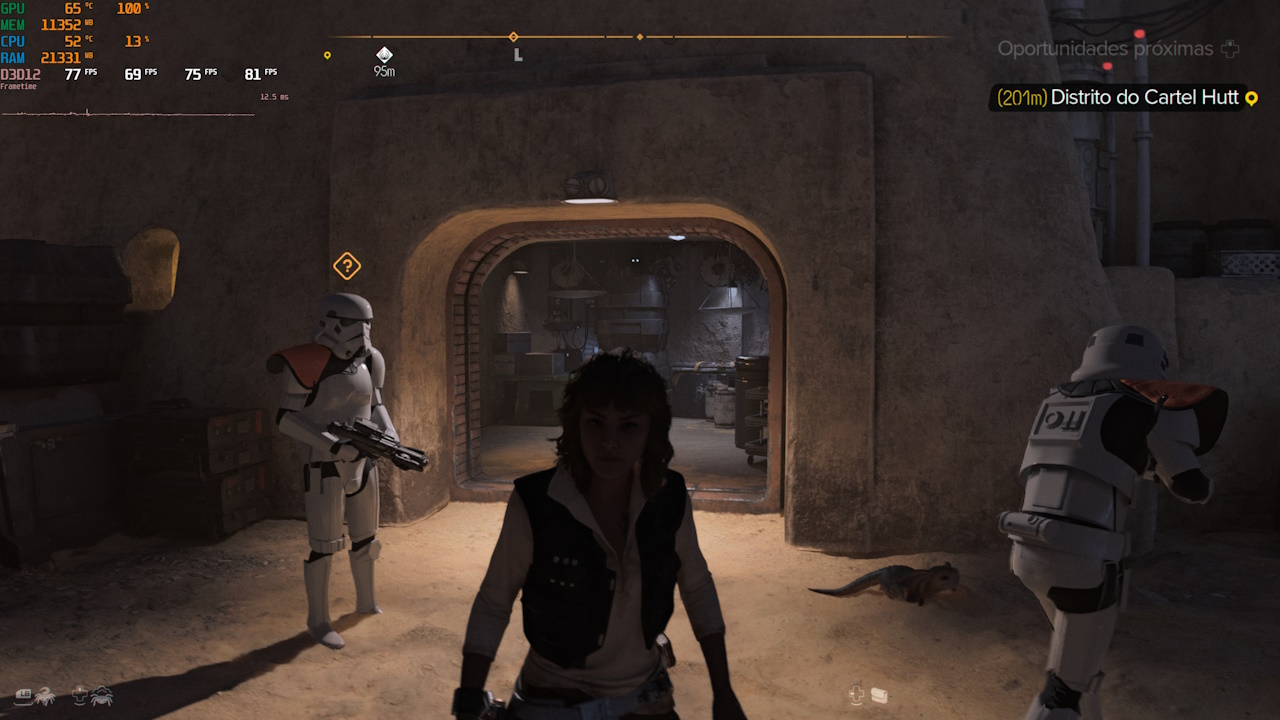Click the L direction marker on the compass
The width and height of the screenshot is (1280, 720).
tap(517, 55)
